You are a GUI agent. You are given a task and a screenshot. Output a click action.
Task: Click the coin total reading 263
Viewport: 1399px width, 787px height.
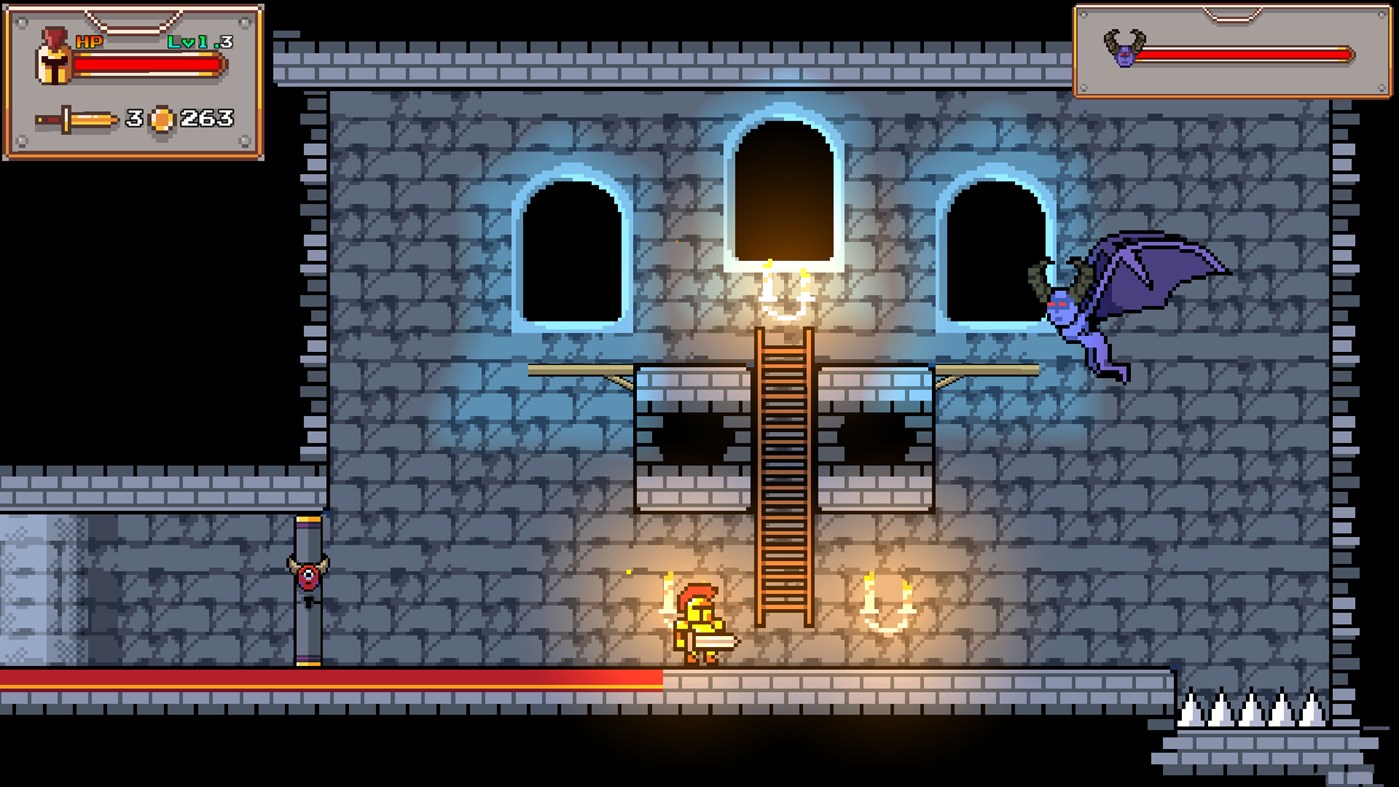click(x=205, y=117)
